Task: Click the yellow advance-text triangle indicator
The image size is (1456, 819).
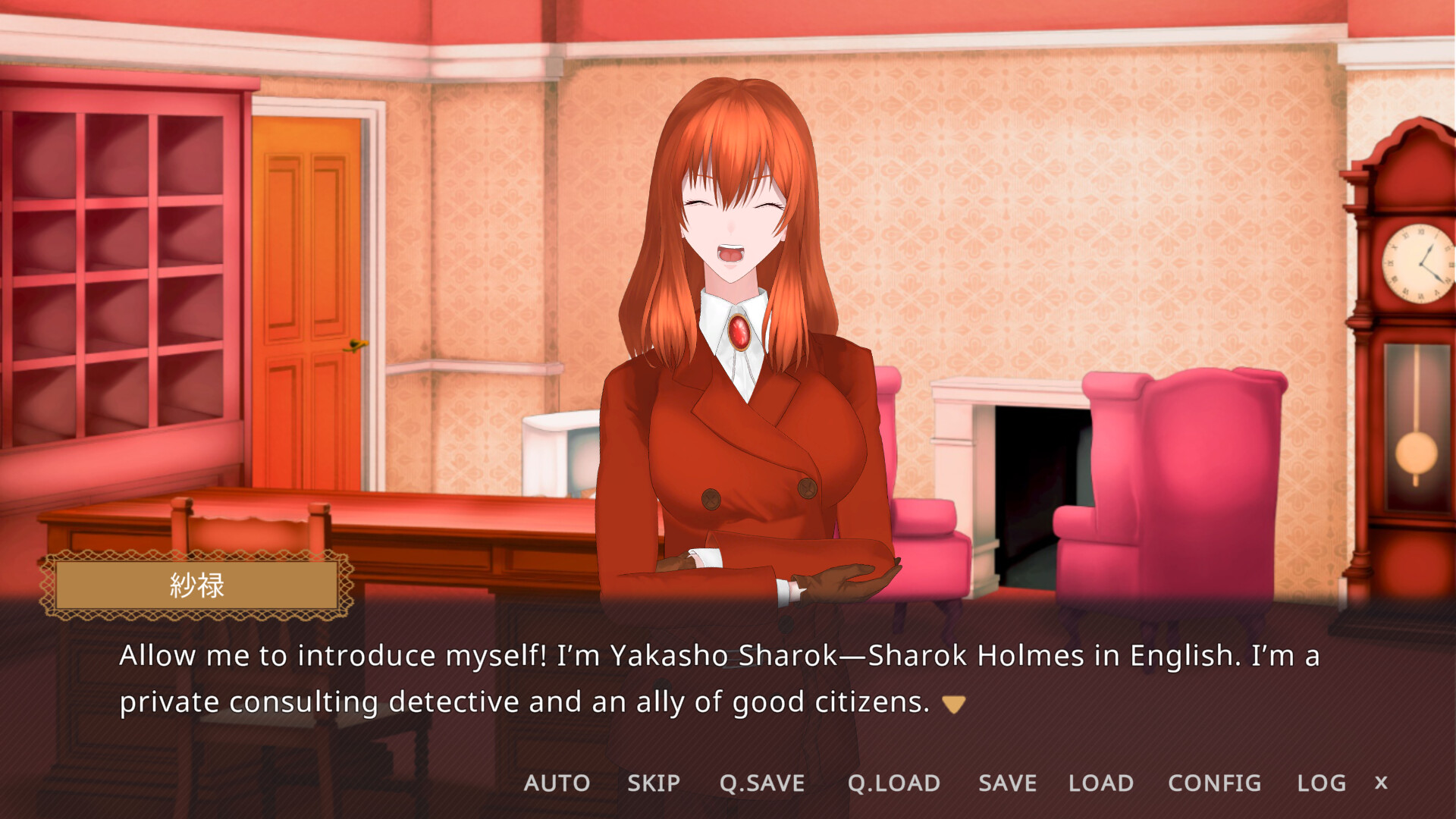Action: pyautogui.click(x=953, y=702)
